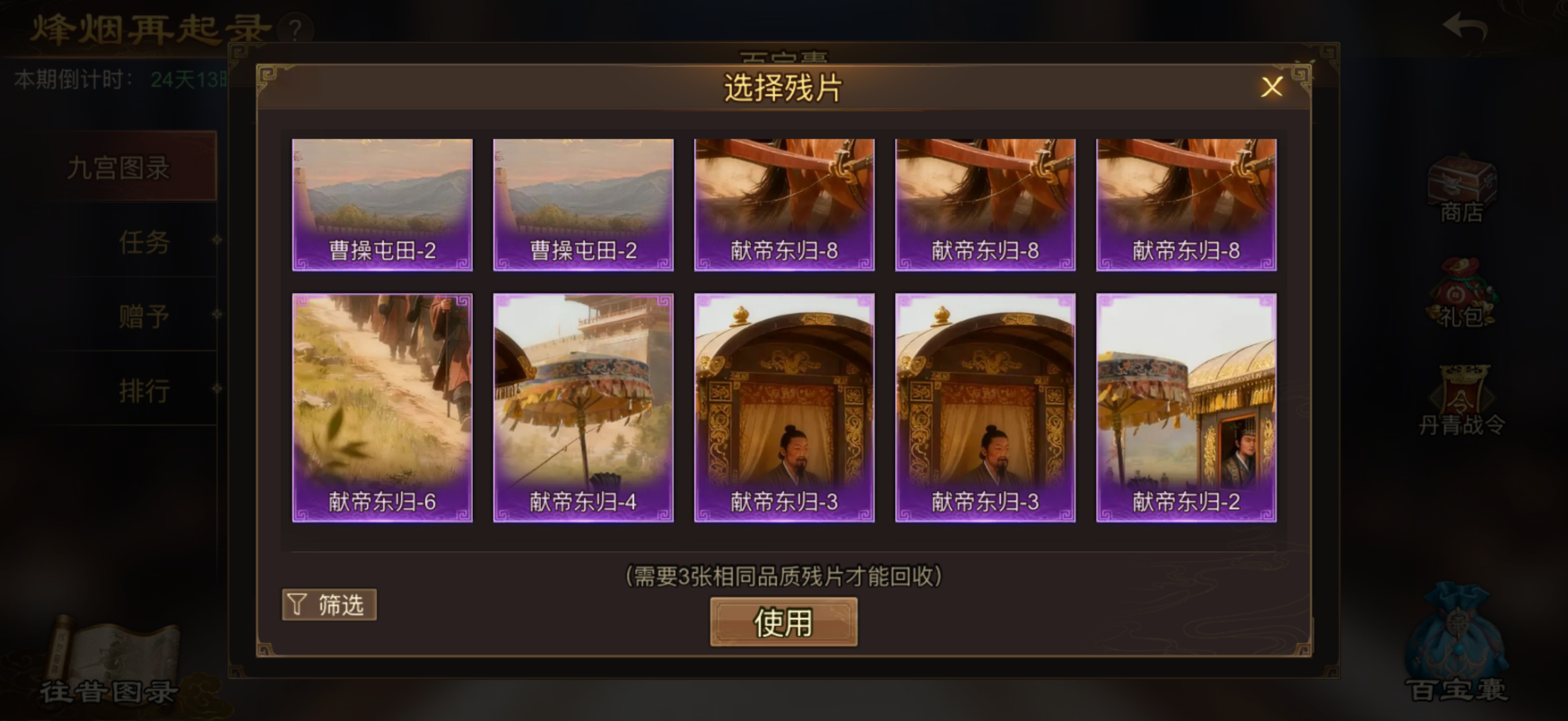Select the 献帝东归-6 fragment
Viewport: 1568px width, 721px height.
(x=382, y=408)
